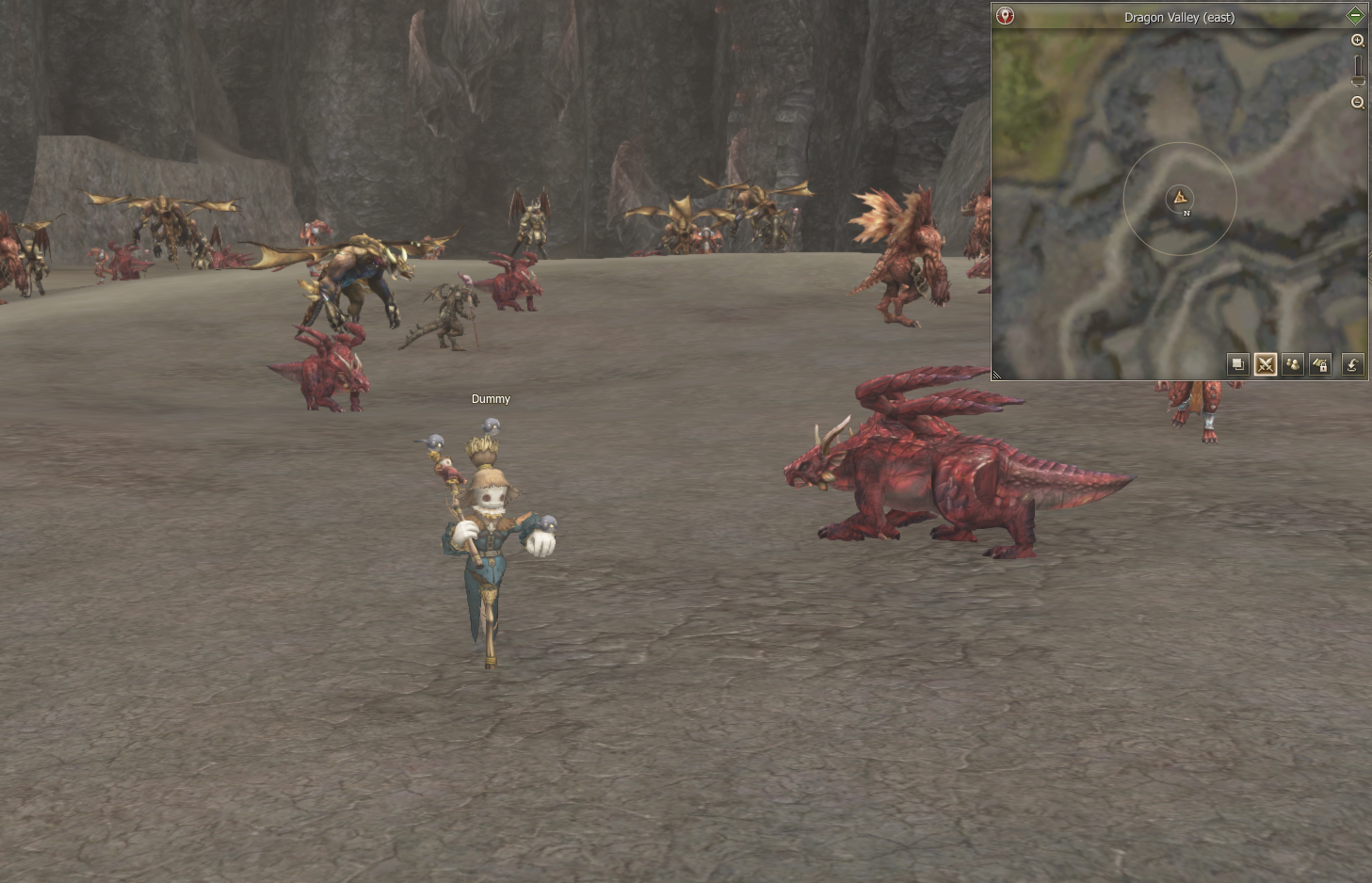Zoom out on the minimap
1372x883 pixels.
[1358, 103]
